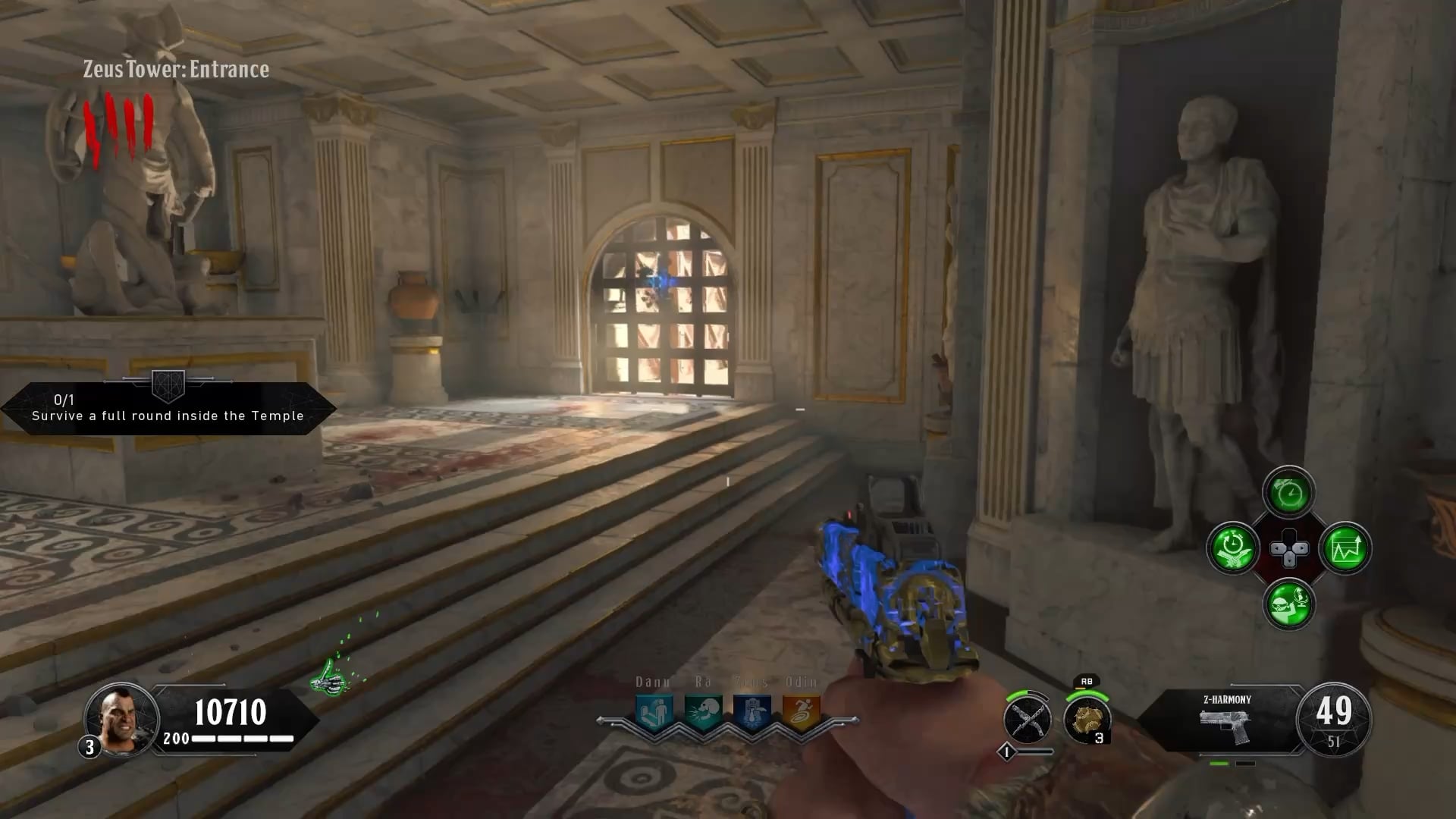Activate the globe-and-face elixir
The image size is (1456, 819).
click(1288, 604)
